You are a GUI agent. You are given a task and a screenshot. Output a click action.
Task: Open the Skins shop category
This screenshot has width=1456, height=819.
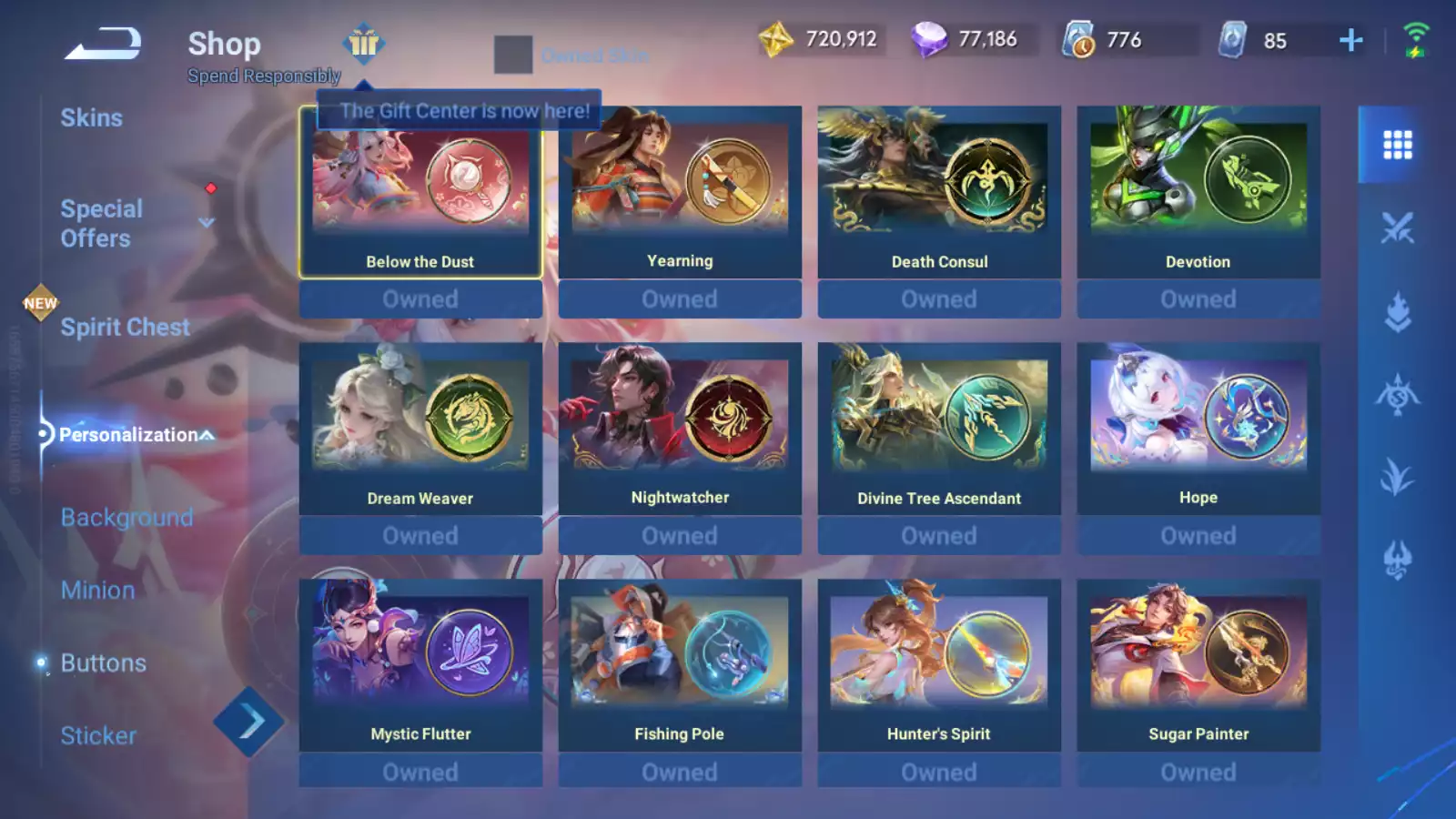coord(92,118)
